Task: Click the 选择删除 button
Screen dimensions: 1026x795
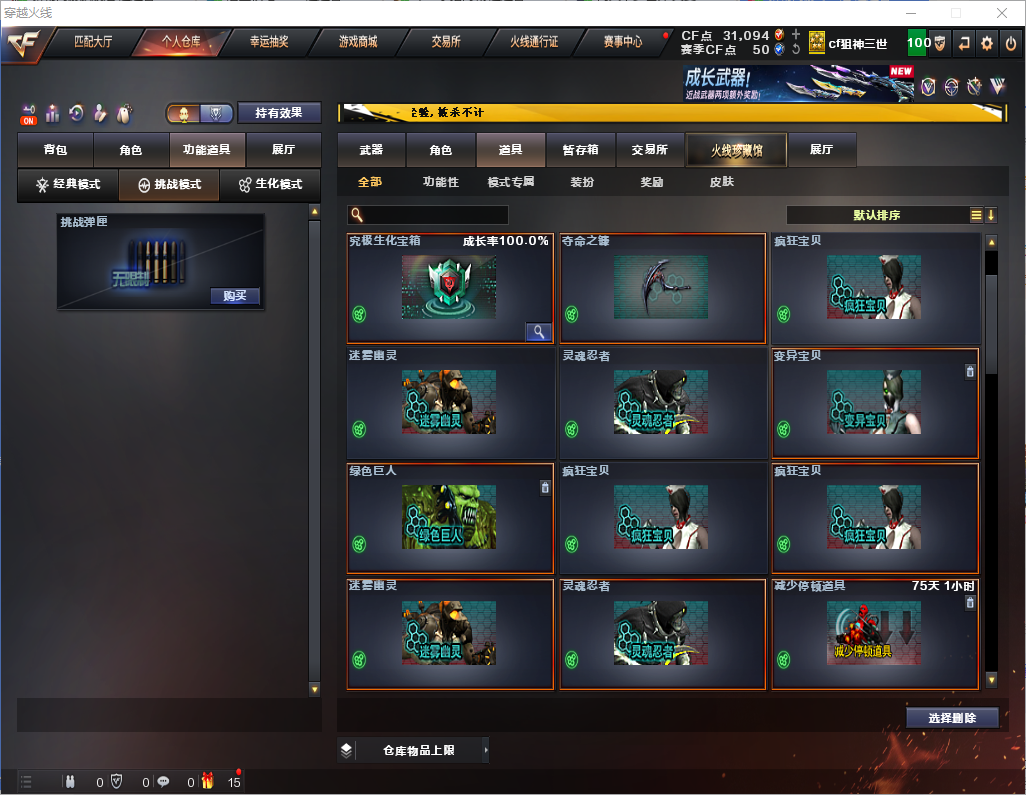Action: click(x=952, y=718)
